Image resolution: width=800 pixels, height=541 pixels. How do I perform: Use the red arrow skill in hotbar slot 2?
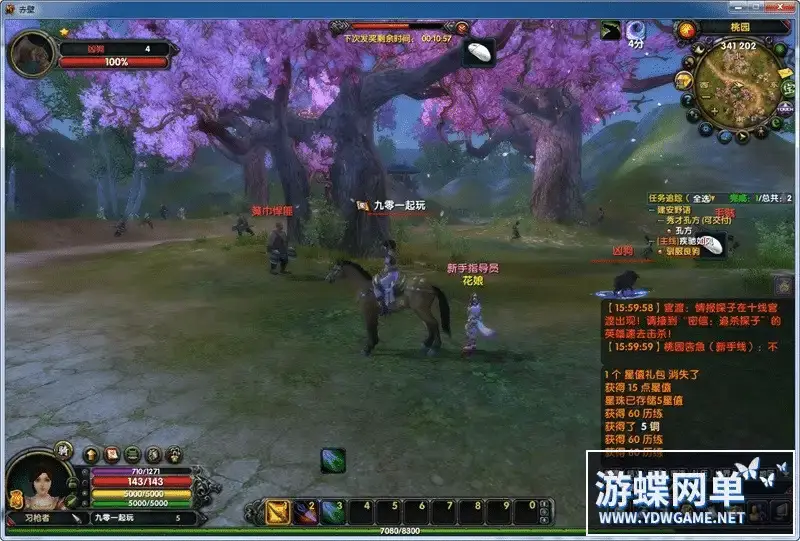(x=305, y=511)
